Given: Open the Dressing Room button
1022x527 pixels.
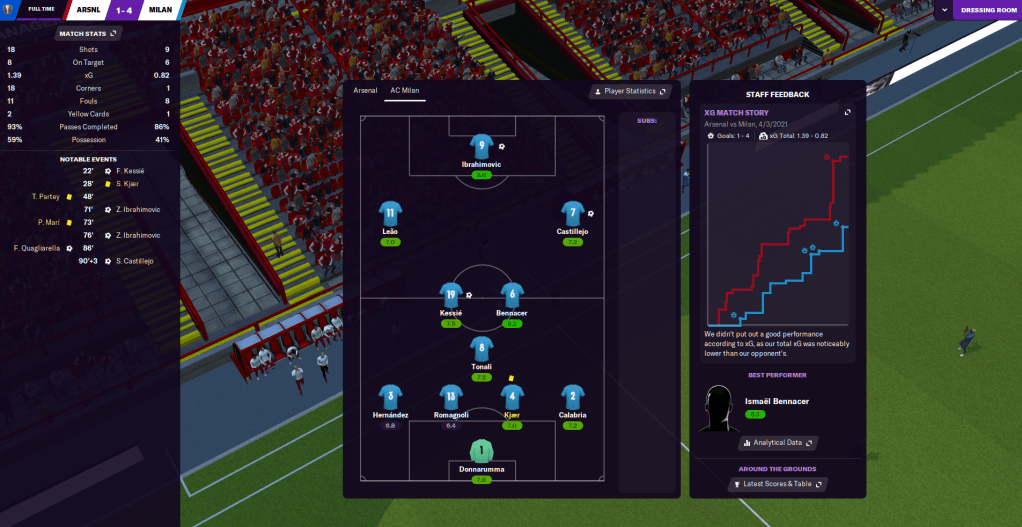Looking at the screenshot, I should (987, 10).
